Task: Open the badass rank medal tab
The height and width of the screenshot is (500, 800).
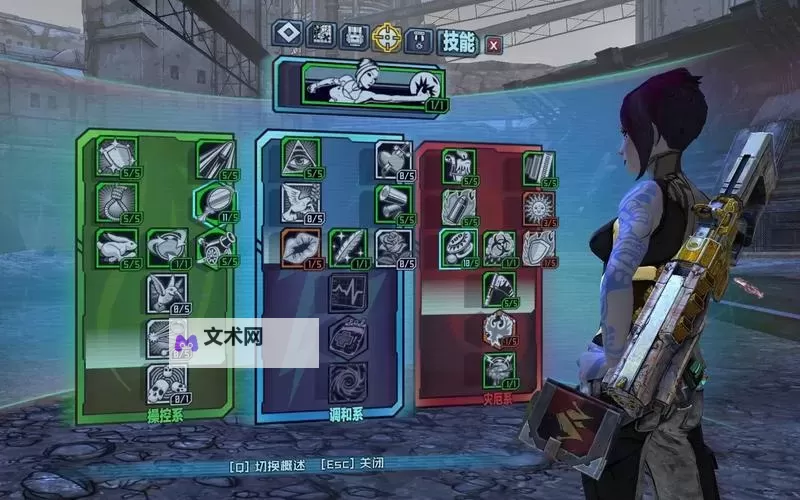Action: pos(419,38)
